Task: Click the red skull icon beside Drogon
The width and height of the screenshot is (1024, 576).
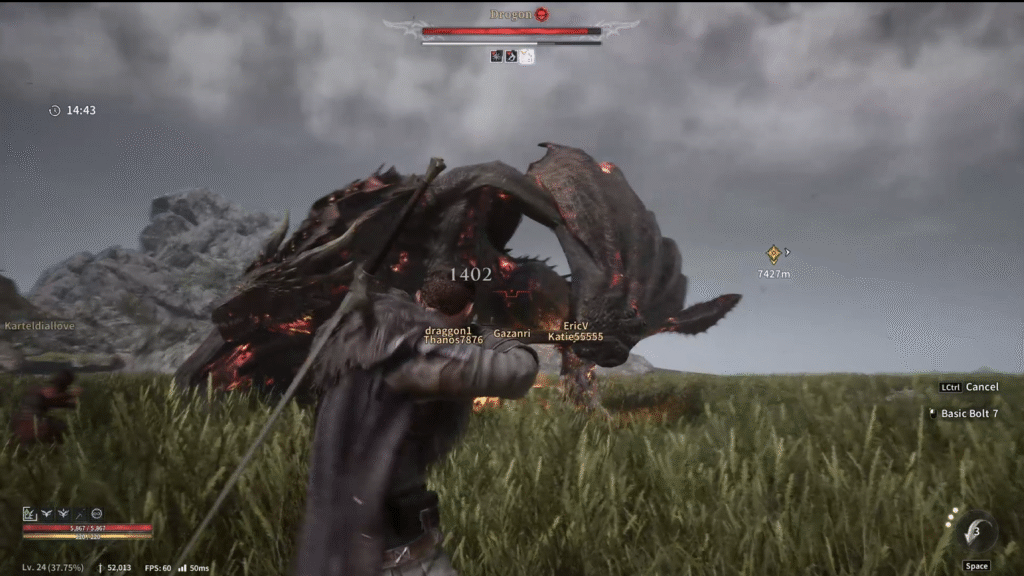Action: pos(541,14)
